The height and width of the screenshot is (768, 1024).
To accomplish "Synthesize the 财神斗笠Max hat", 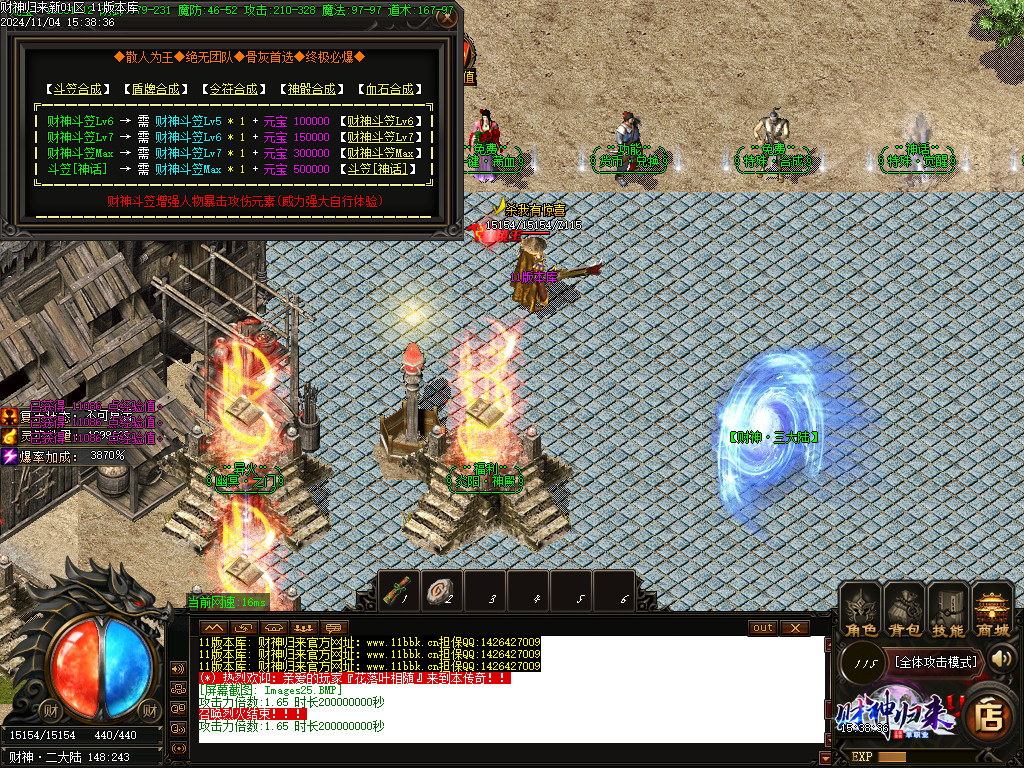I will 387,153.
